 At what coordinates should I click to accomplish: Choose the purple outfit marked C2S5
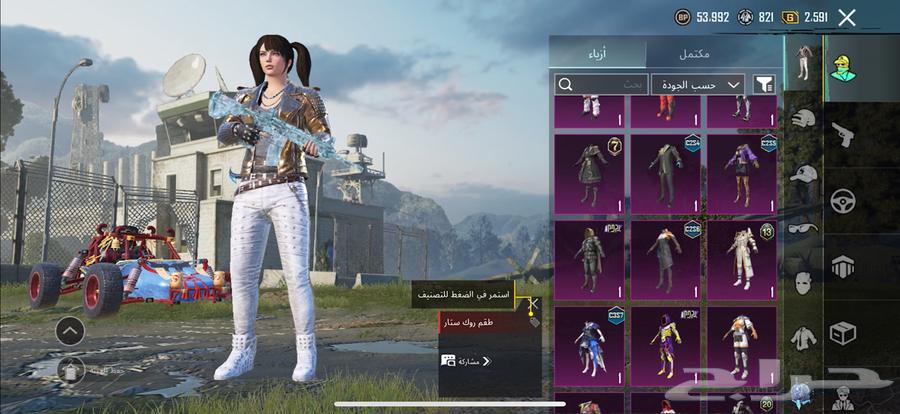click(742, 174)
